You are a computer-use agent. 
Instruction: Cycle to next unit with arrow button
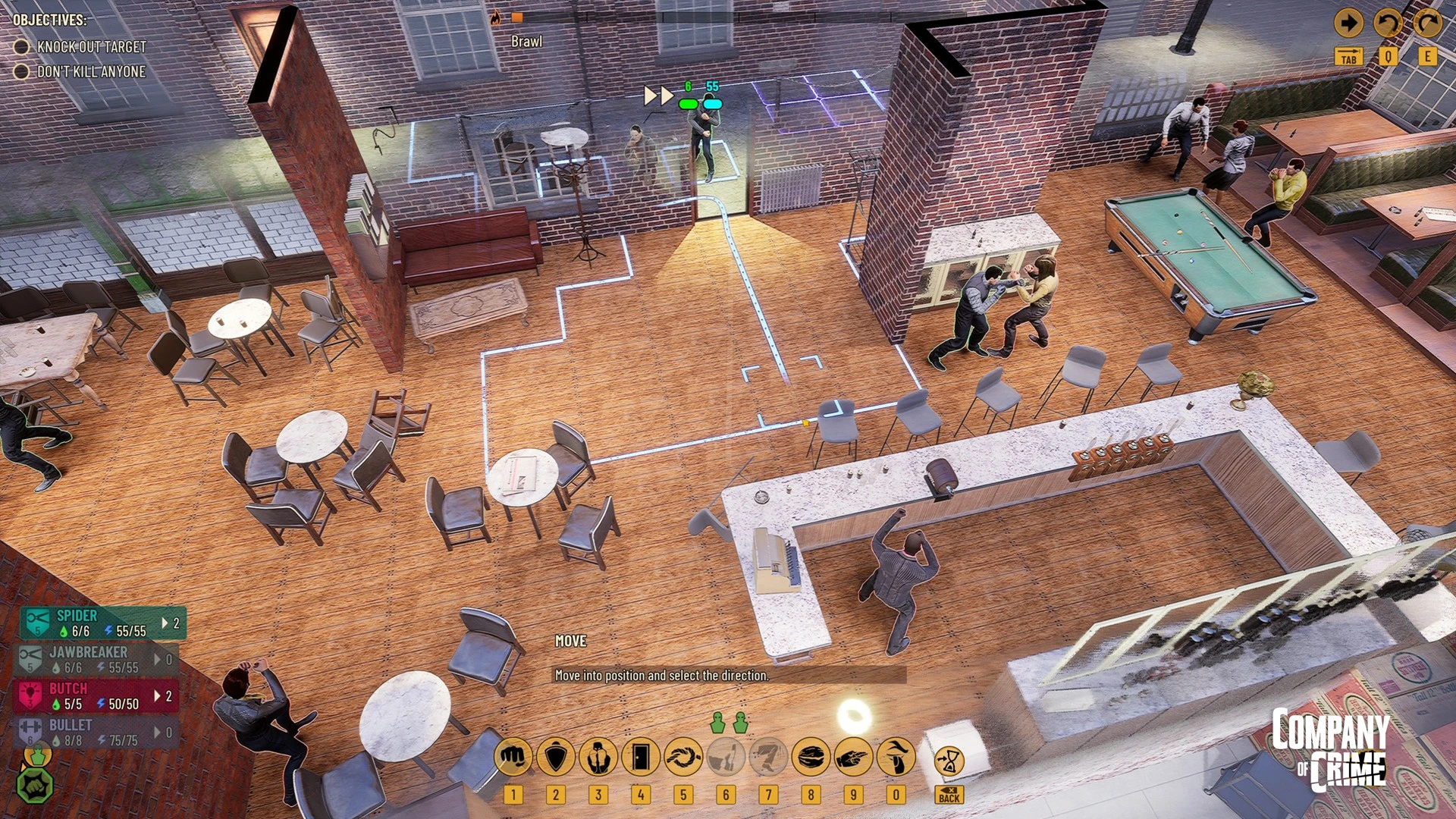coord(1348,24)
